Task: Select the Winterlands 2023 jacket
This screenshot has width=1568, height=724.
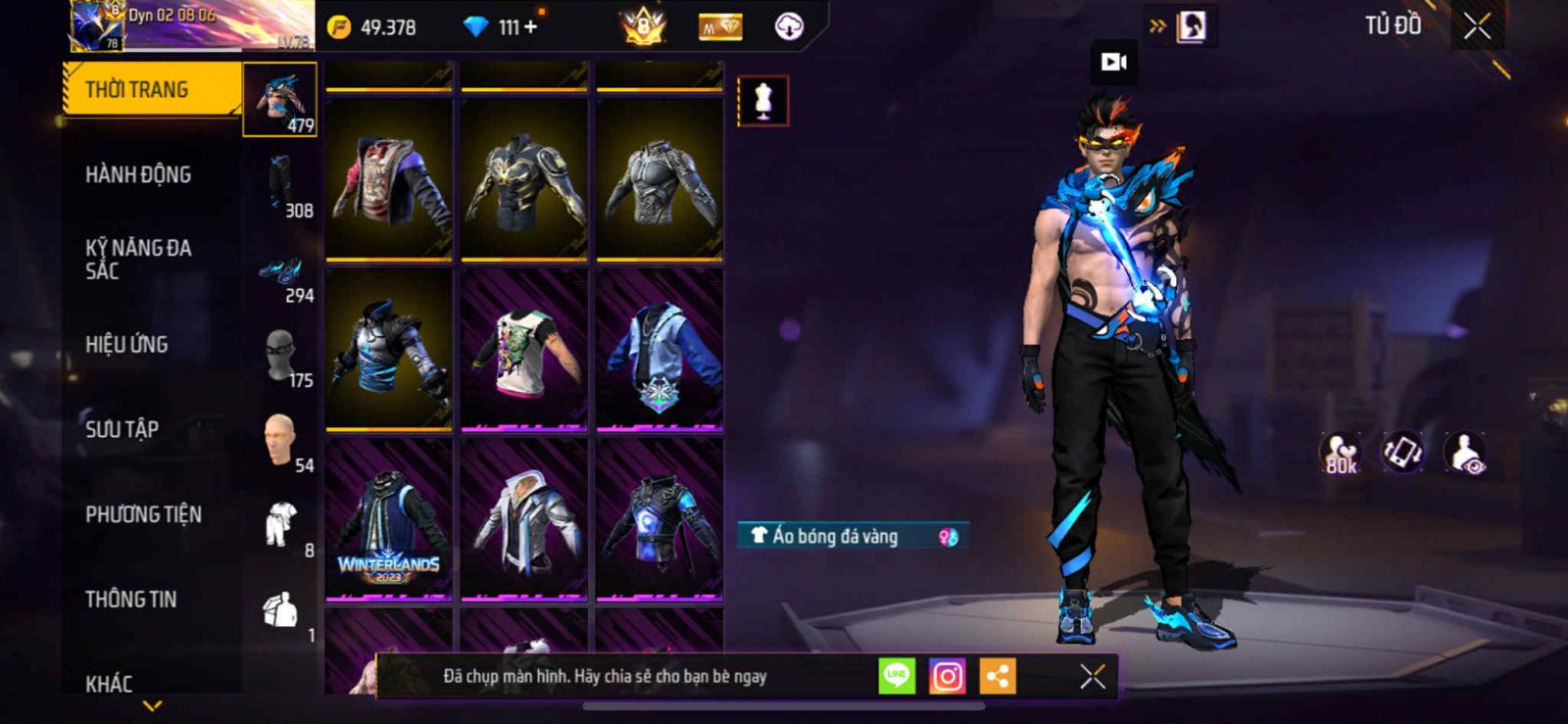Action: point(389,520)
